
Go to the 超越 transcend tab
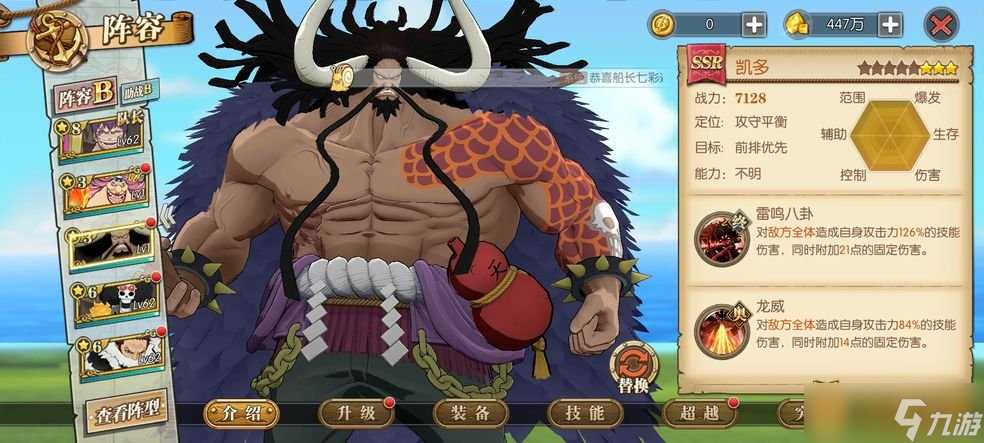[x=698, y=413]
